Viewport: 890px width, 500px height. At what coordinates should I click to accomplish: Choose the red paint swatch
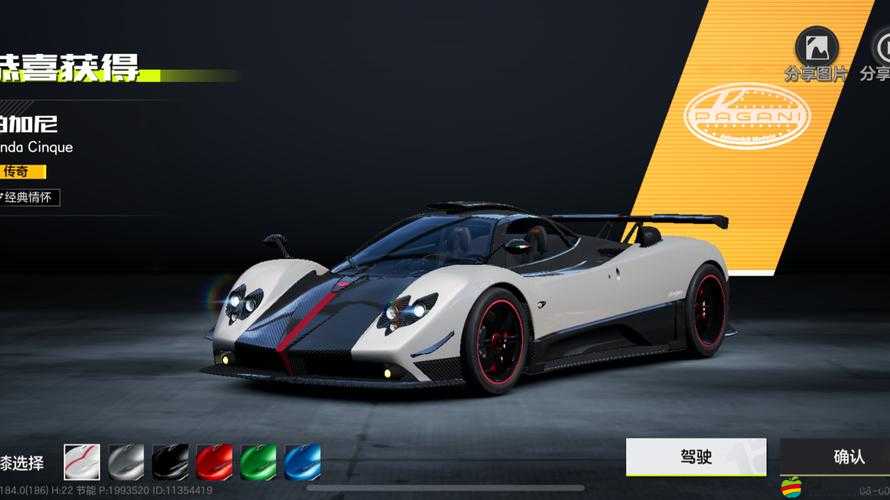[x=214, y=462]
